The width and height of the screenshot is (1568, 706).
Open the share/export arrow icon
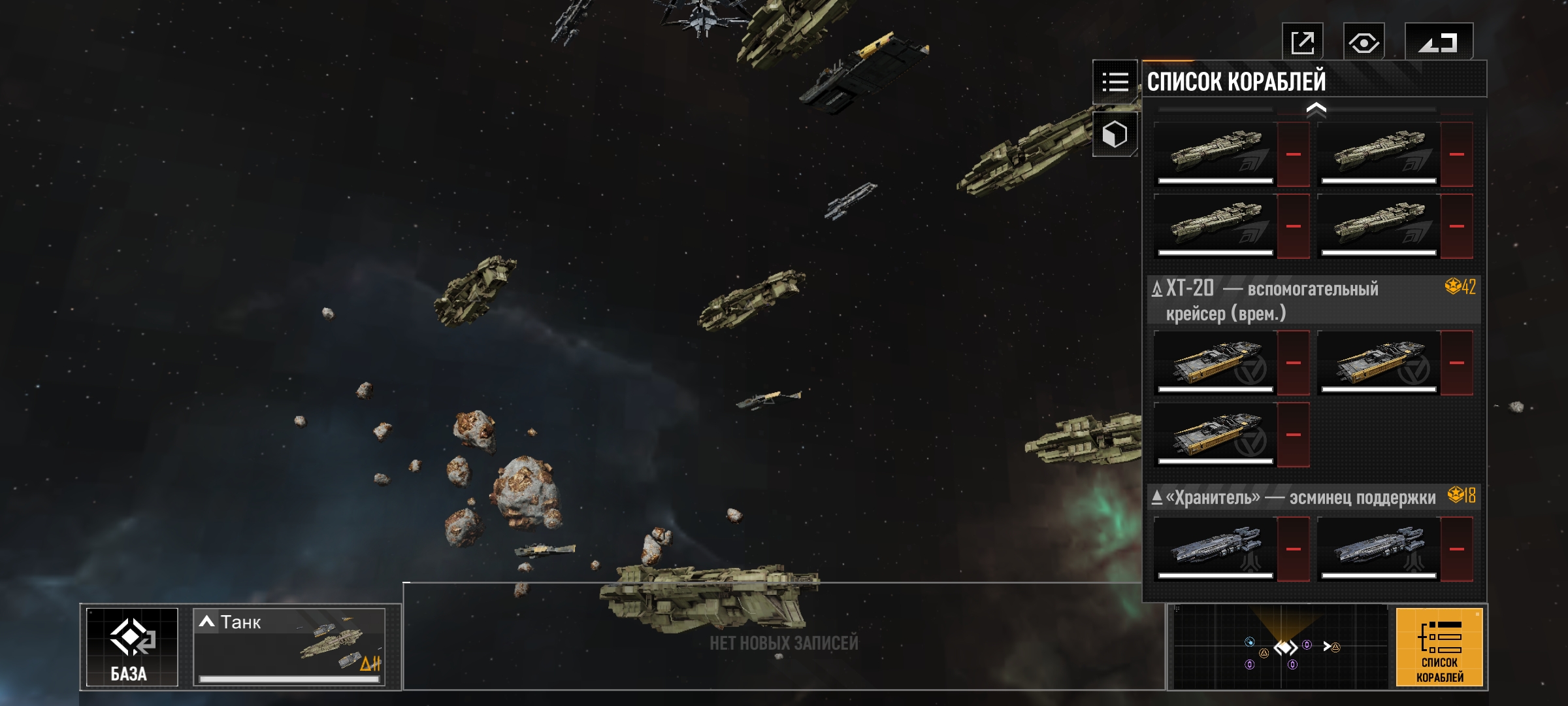point(1302,42)
